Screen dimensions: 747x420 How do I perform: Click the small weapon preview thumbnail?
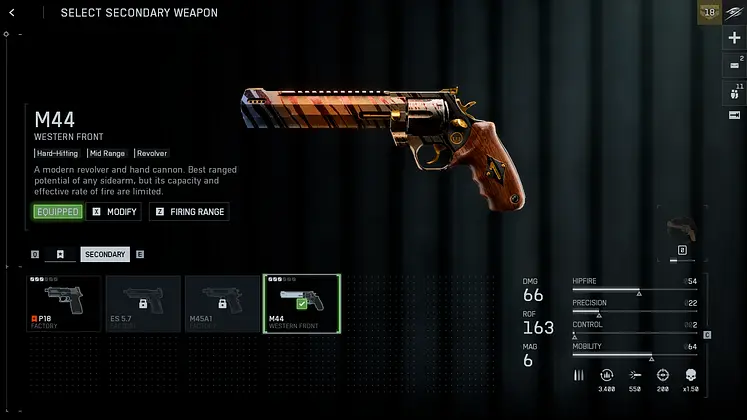tap(682, 227)
